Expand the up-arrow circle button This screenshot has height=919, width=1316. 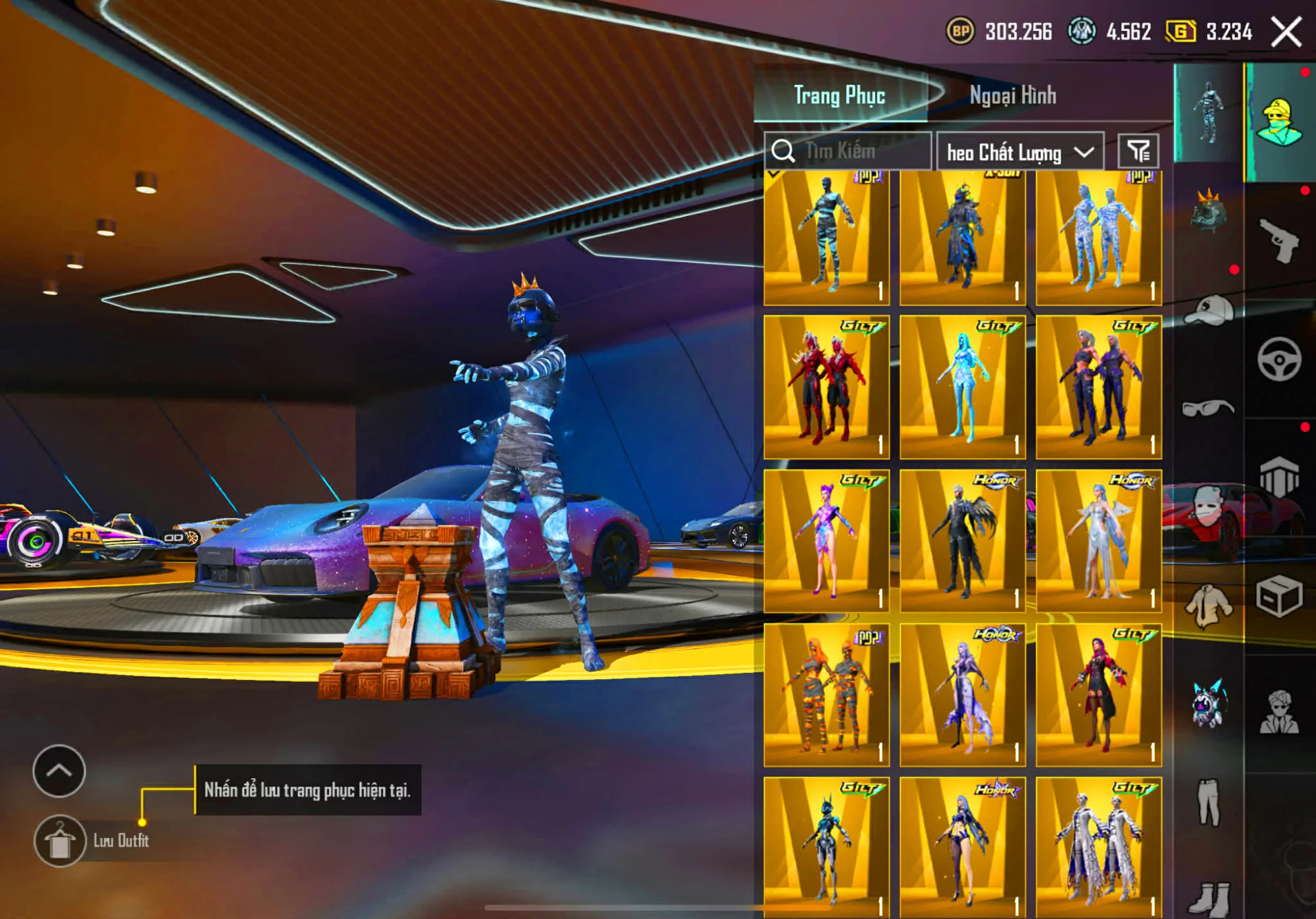pos(59,770)
